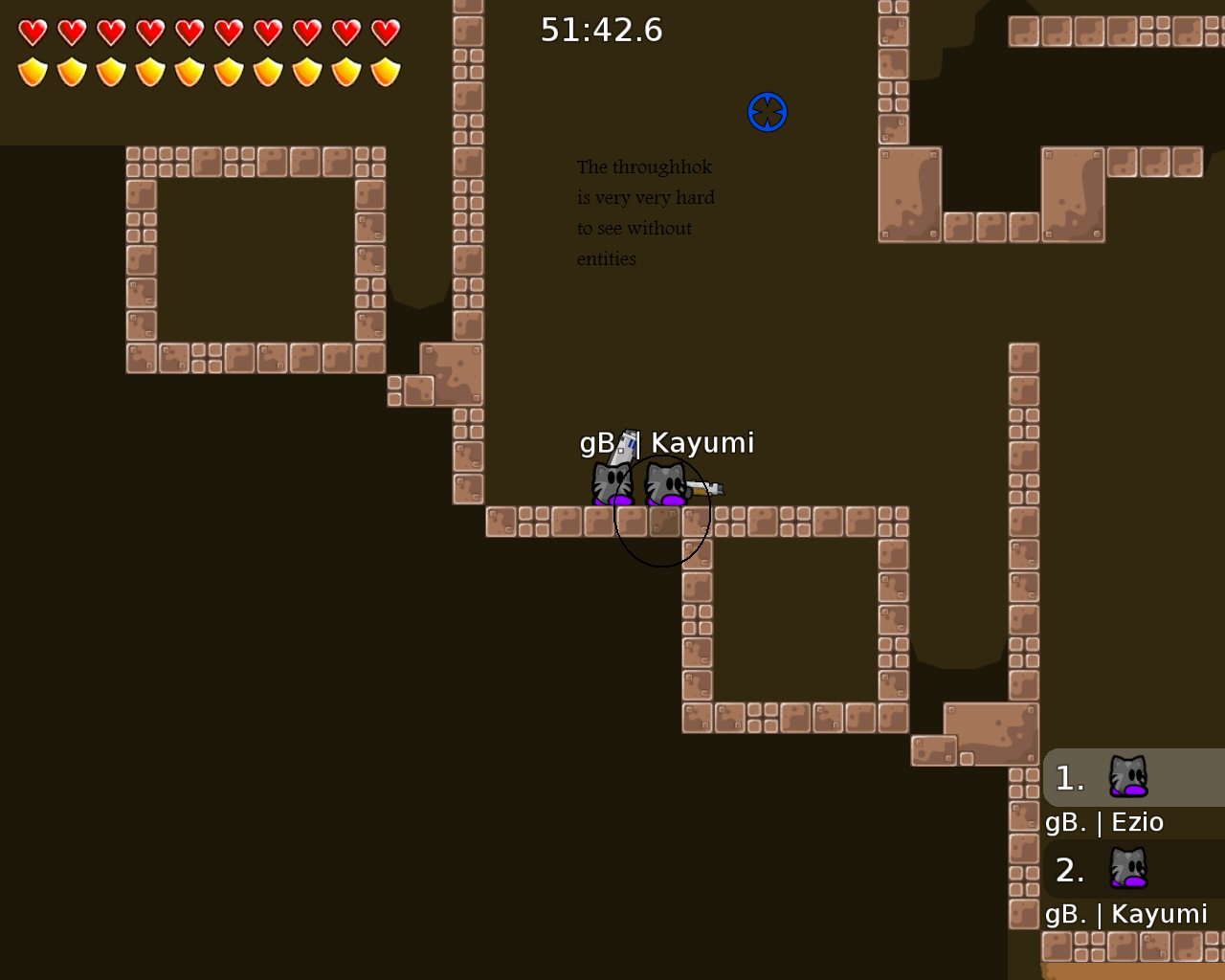Select the first golden shield icon
The image size is (1225, 980).
(x=30, y=71)
